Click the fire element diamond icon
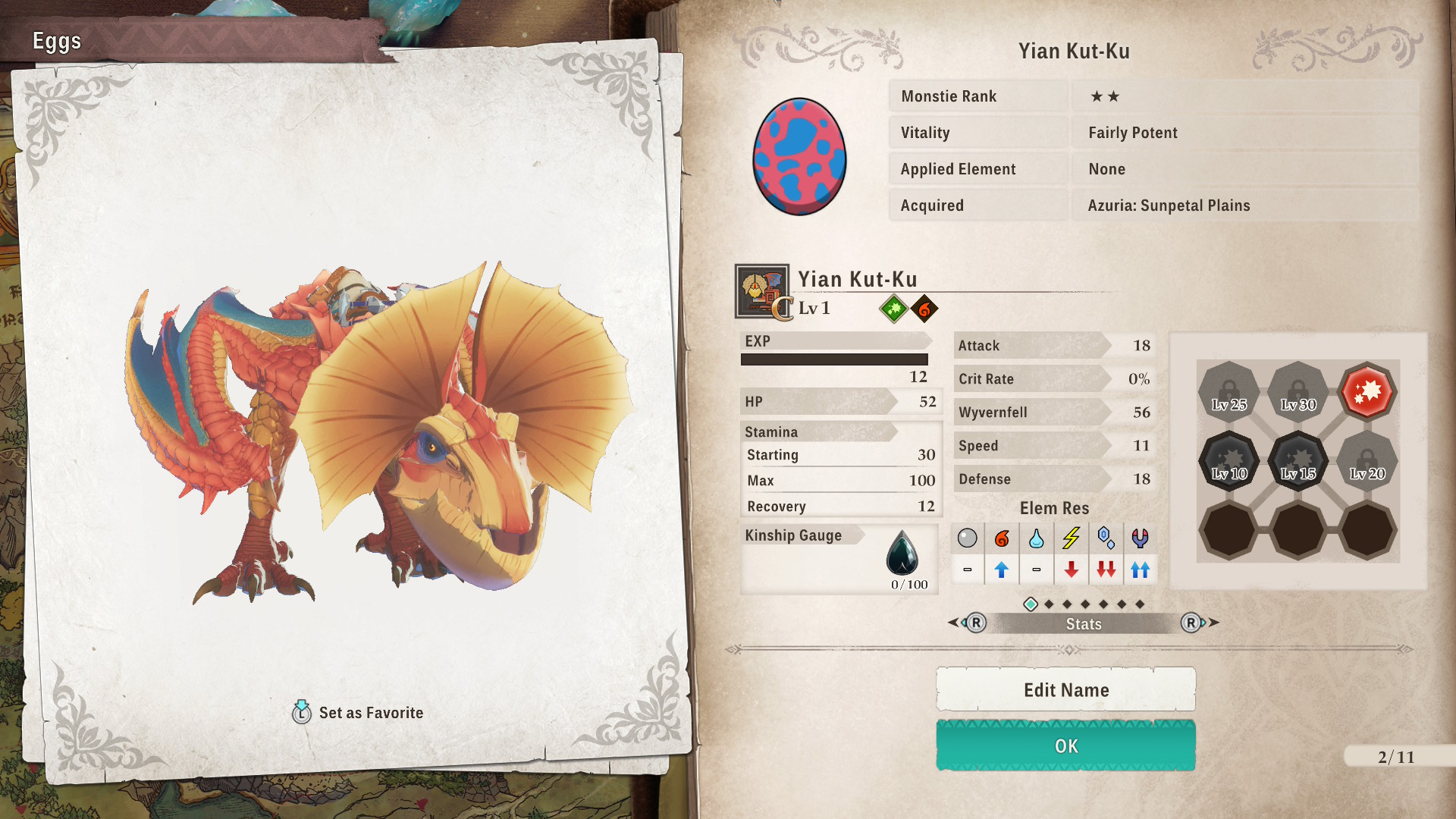1456x819 pixels. pos(924,309)
